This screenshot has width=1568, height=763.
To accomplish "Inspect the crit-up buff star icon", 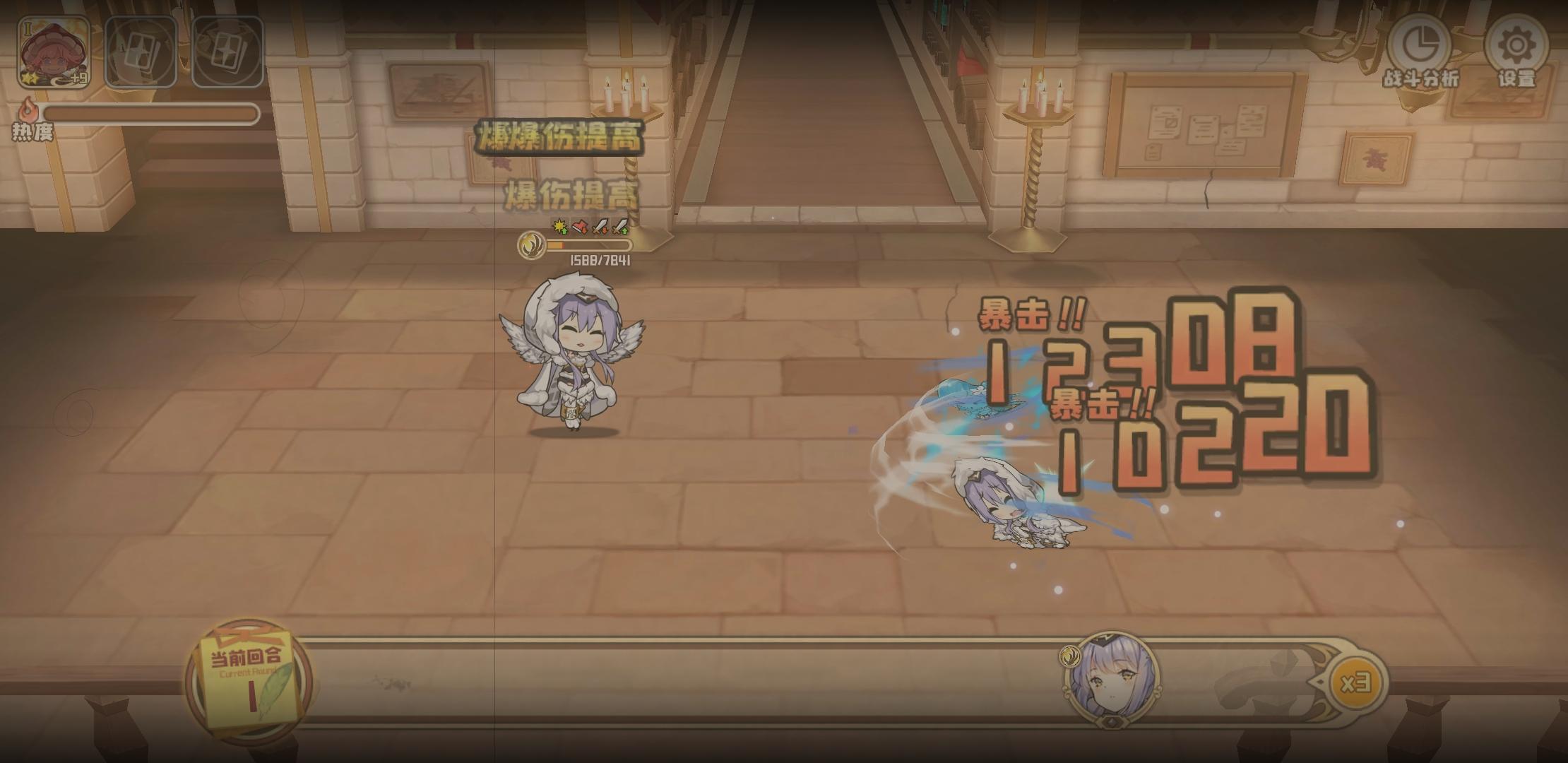I will [560, 227].
